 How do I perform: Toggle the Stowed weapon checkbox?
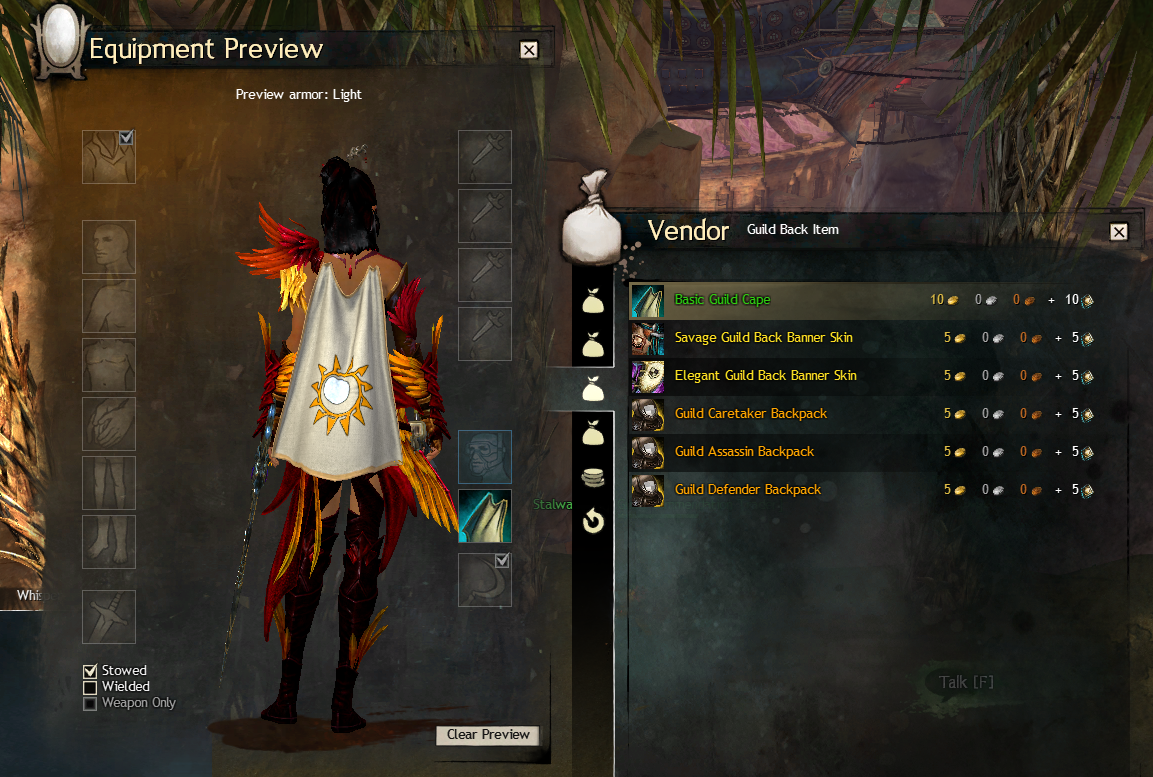[x=91, y=671]
